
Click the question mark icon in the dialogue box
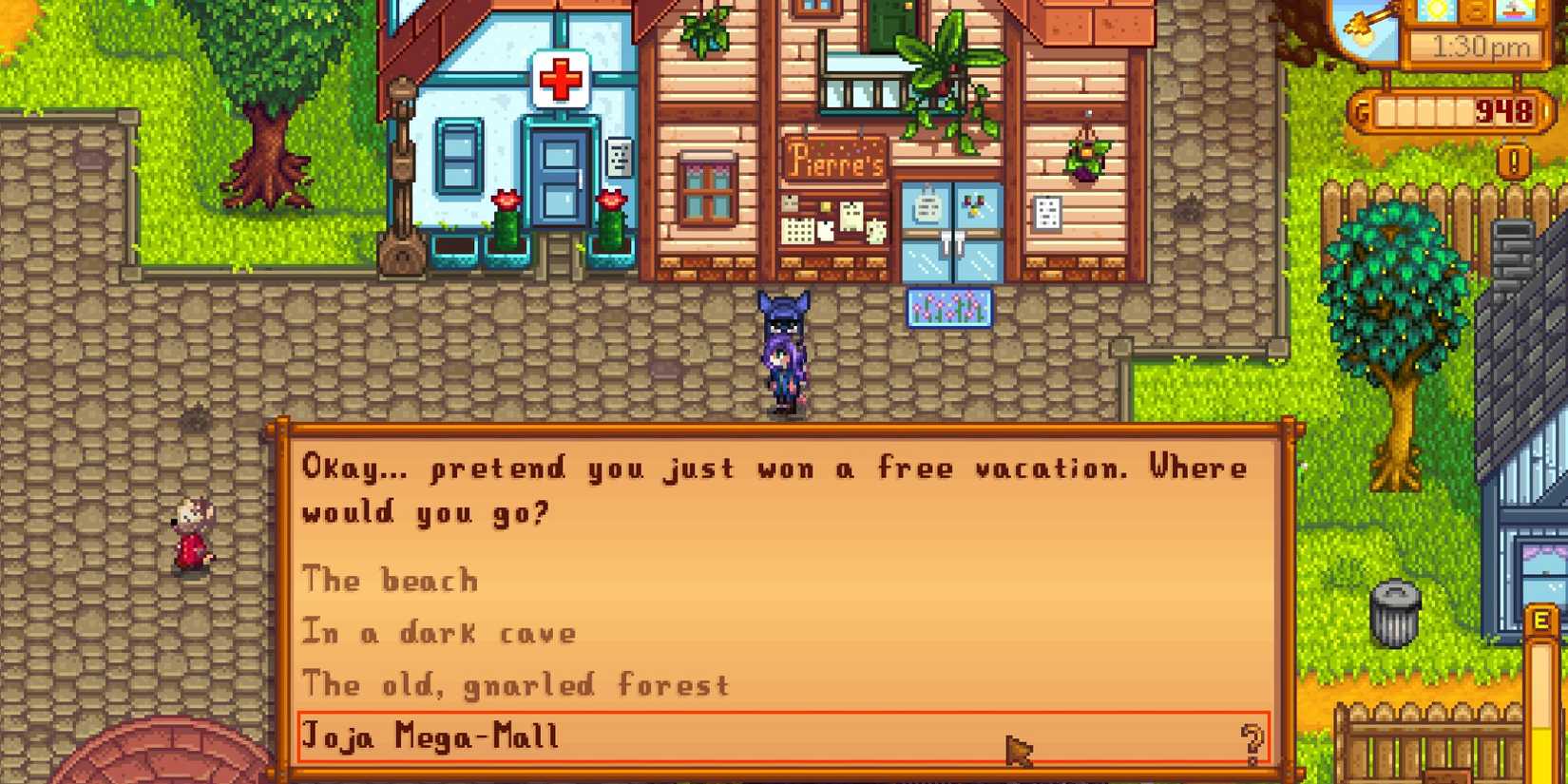1252,740
